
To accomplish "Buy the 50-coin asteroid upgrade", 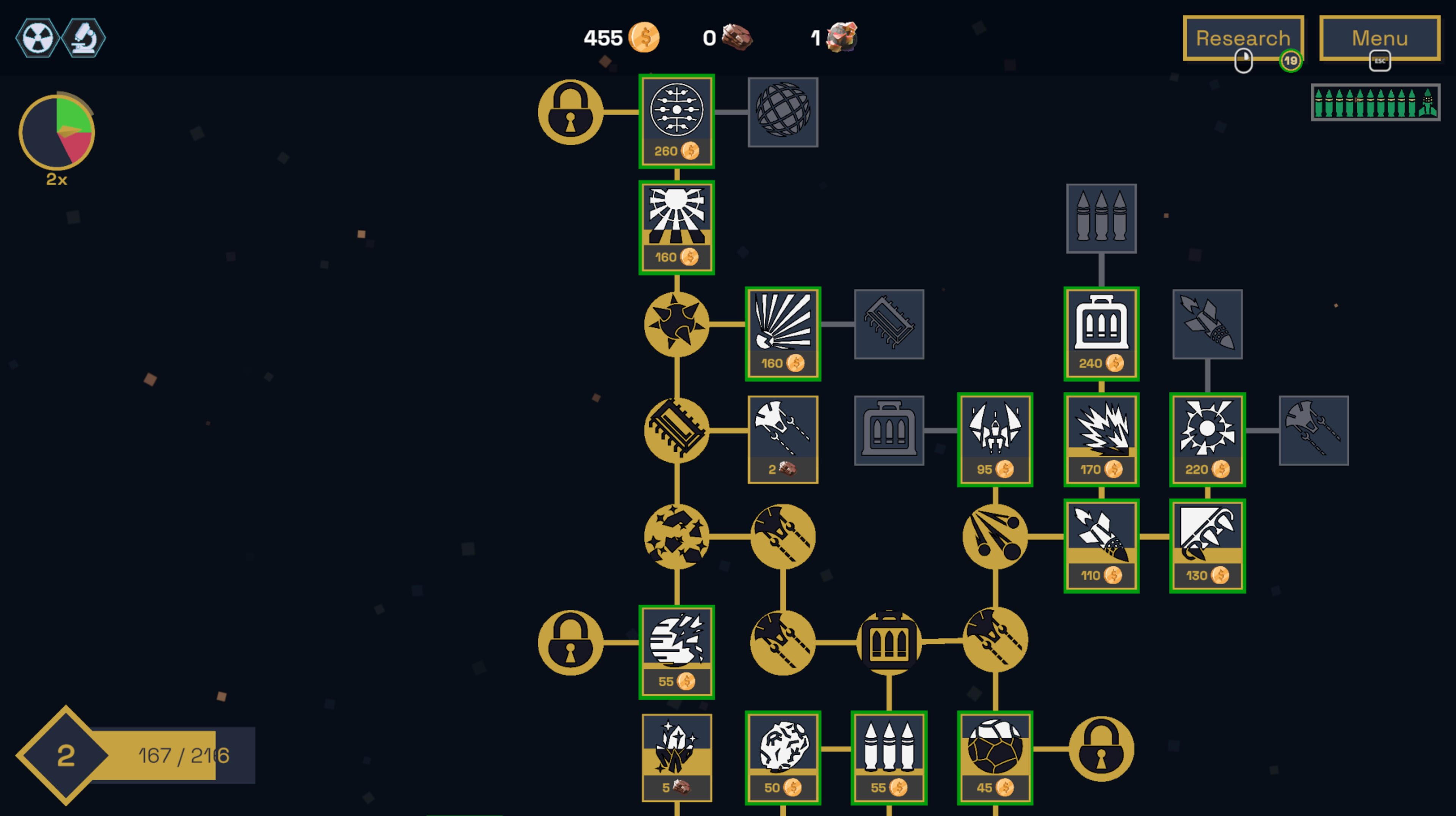I will [783, 757].
